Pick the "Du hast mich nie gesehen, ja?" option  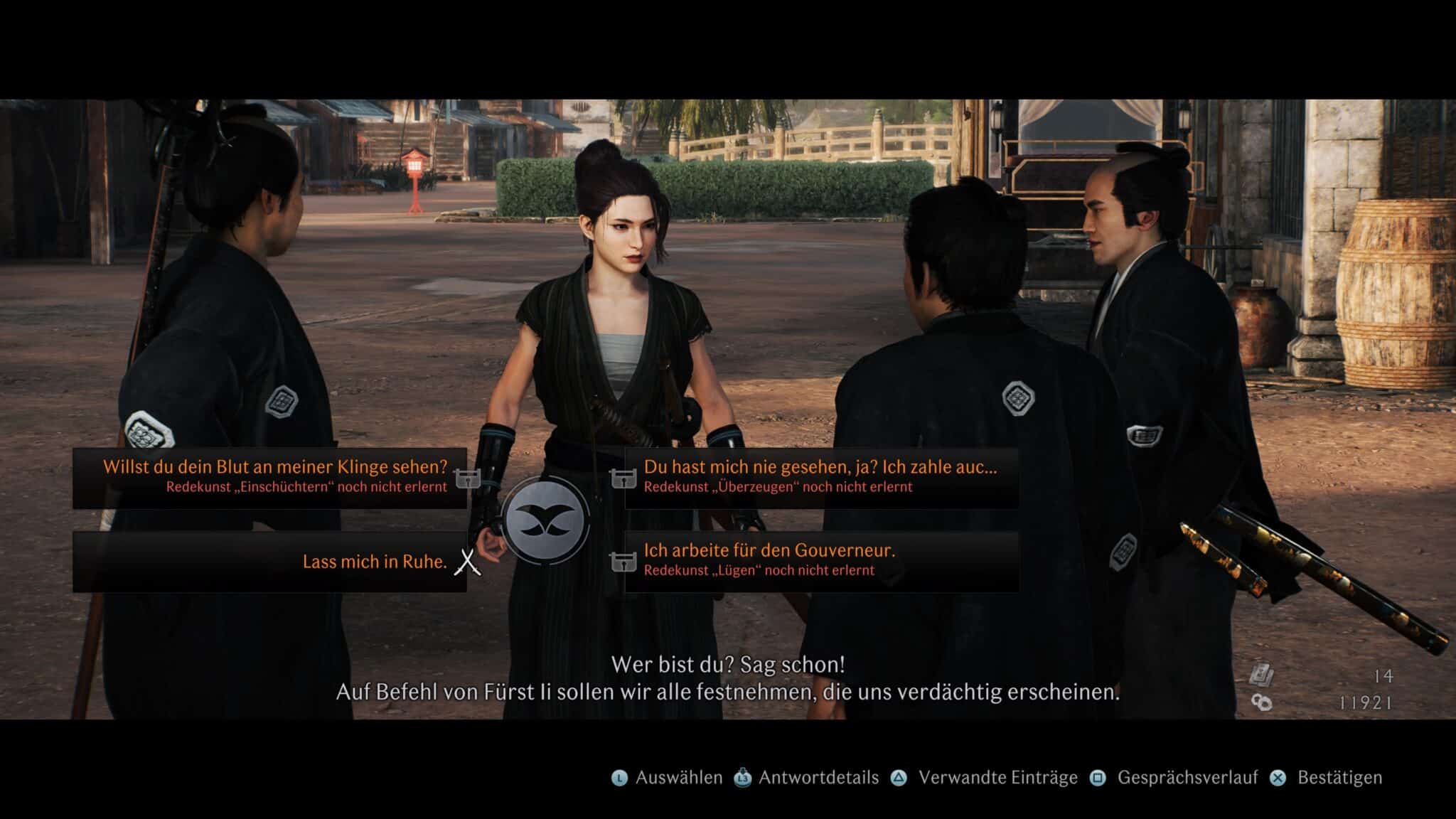[x=821, y=477]
